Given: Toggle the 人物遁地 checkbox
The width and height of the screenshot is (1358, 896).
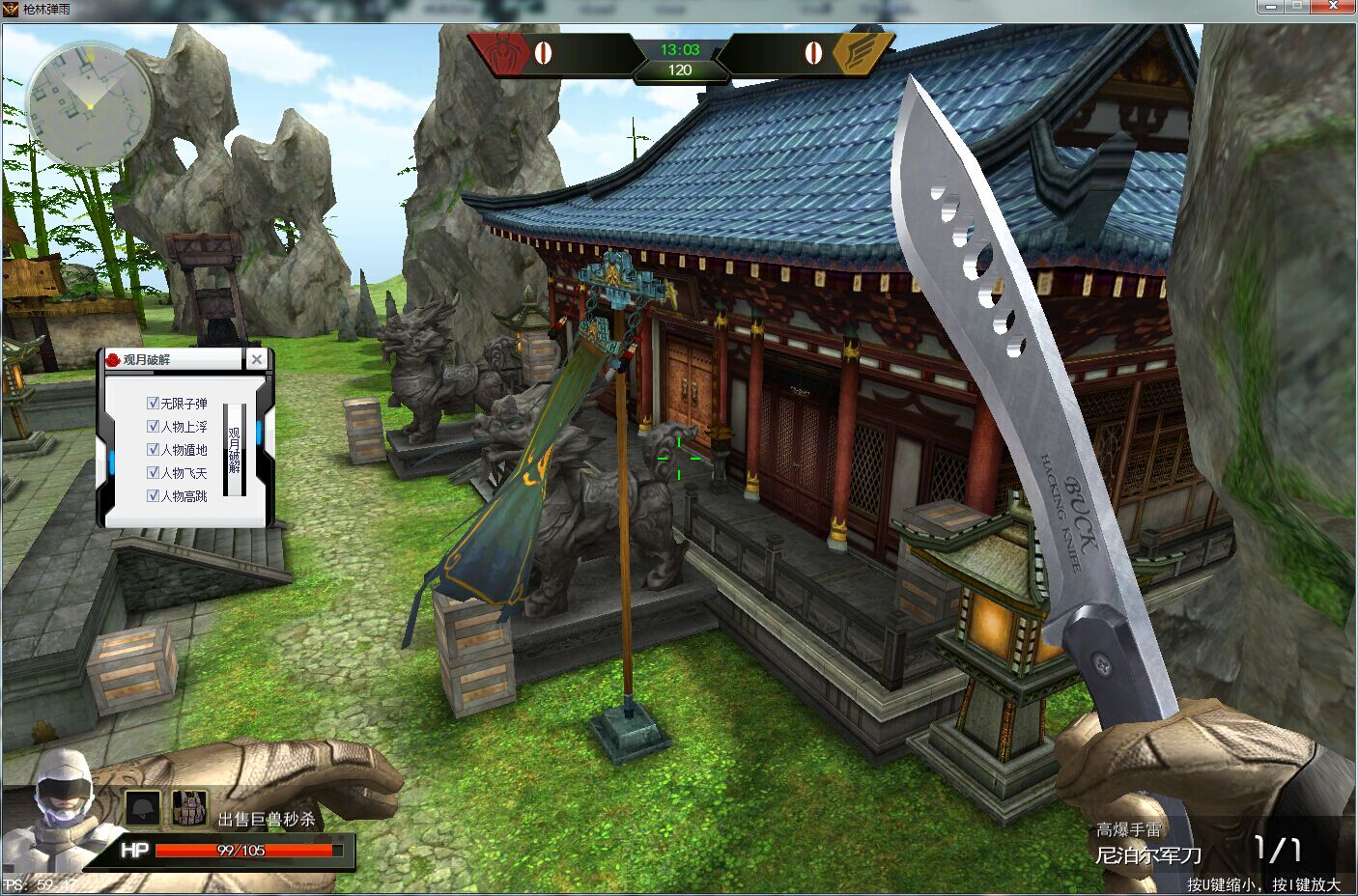Looking at the screenshot, I should [153, 449].
